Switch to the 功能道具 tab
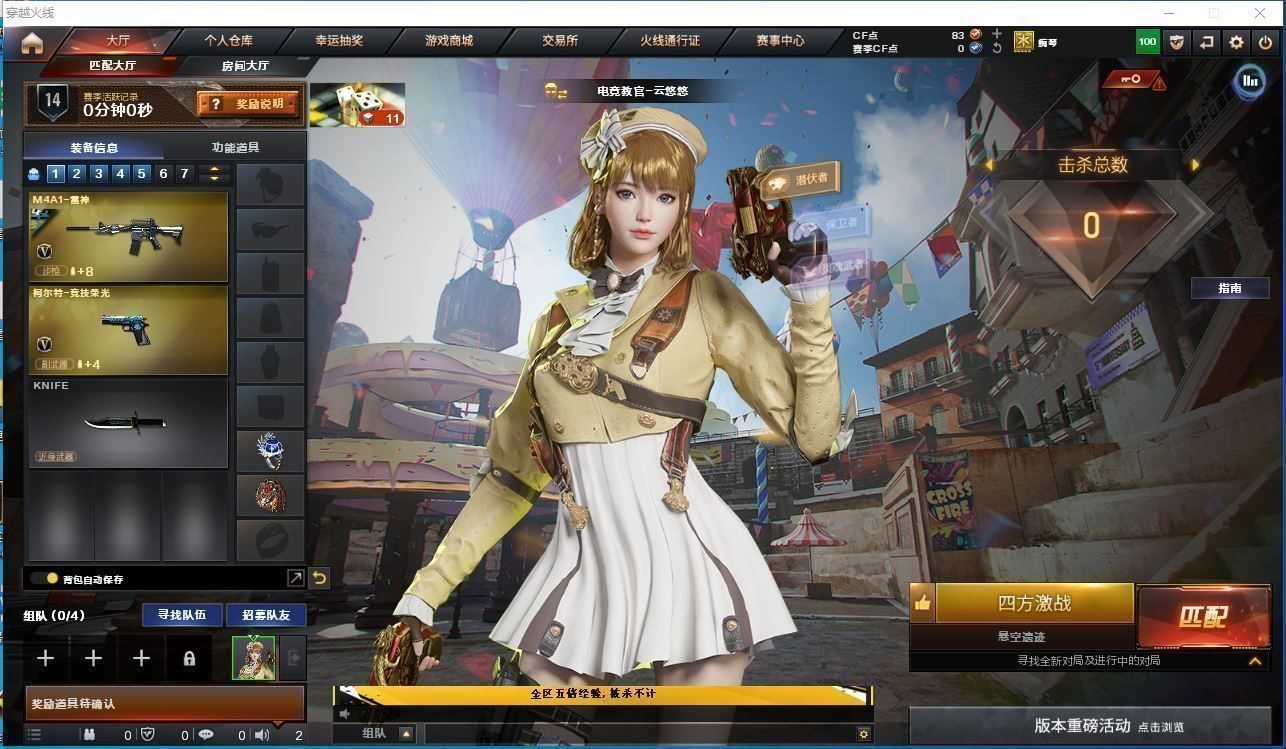Screen dimensions: 1286x749 (x=236, y=147)
